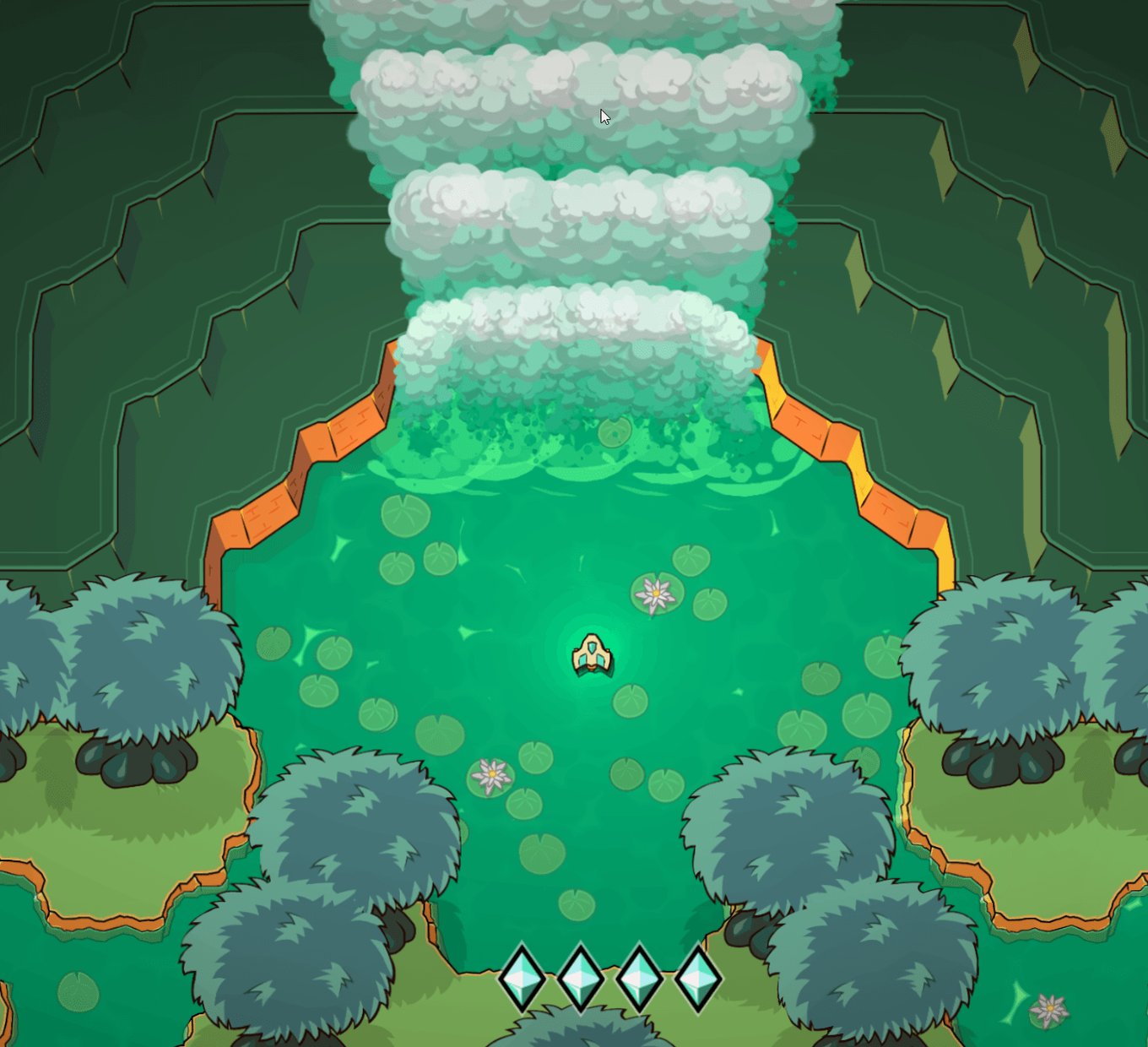
Task: Click the mouse cursor location in the clouds
Action: (604, 114)
